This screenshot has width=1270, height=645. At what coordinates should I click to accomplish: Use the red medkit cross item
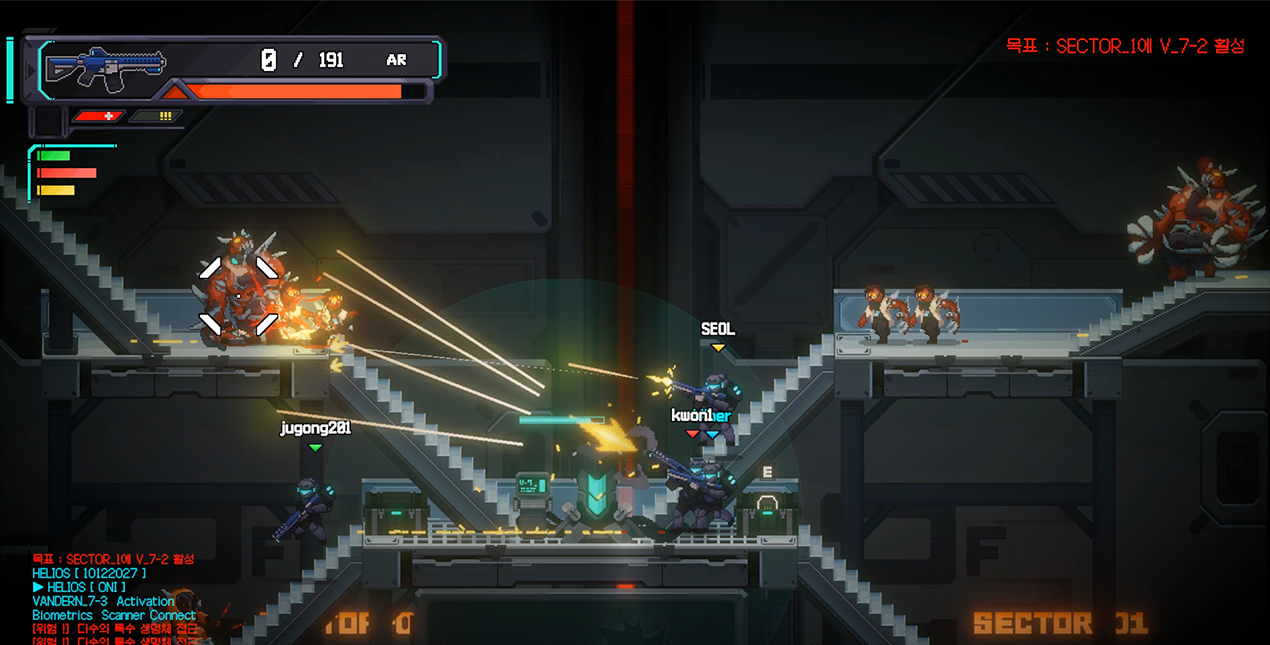(x=98, y=116)
